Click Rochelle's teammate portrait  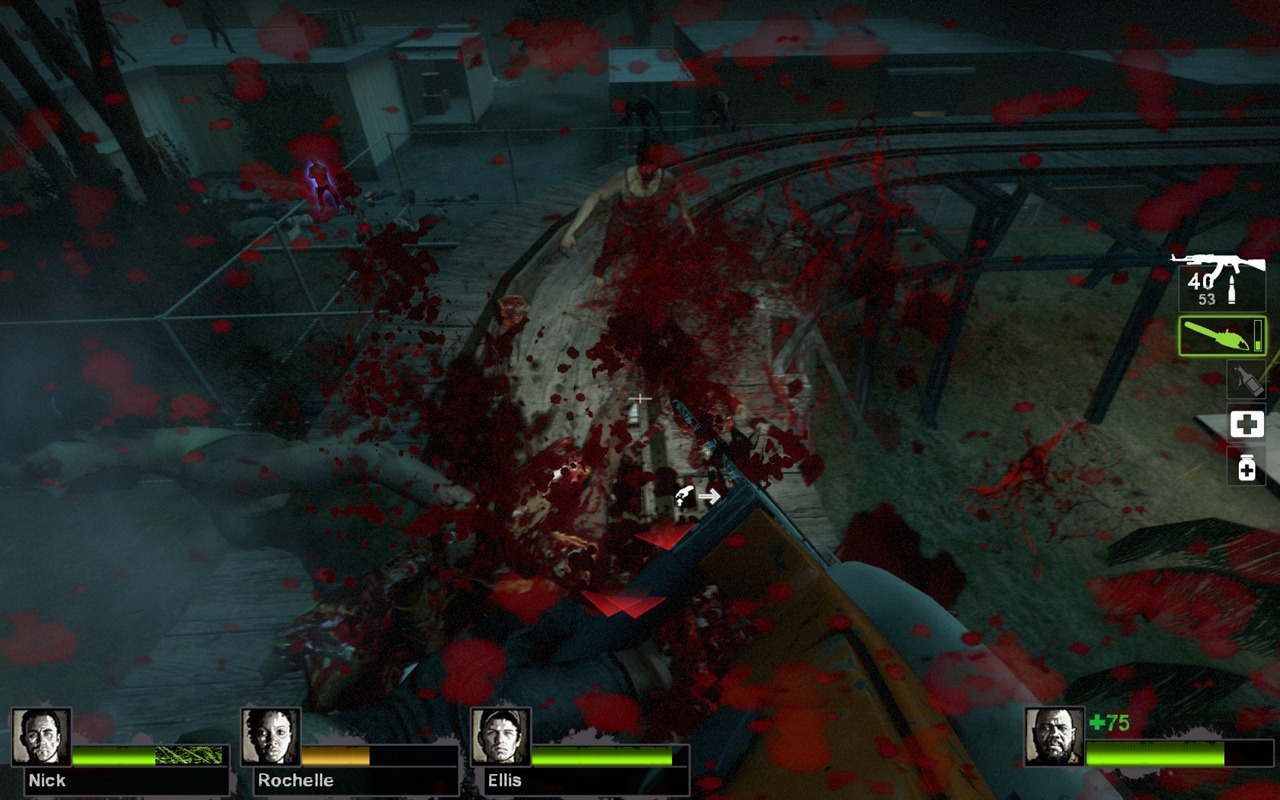pos(271,737)
